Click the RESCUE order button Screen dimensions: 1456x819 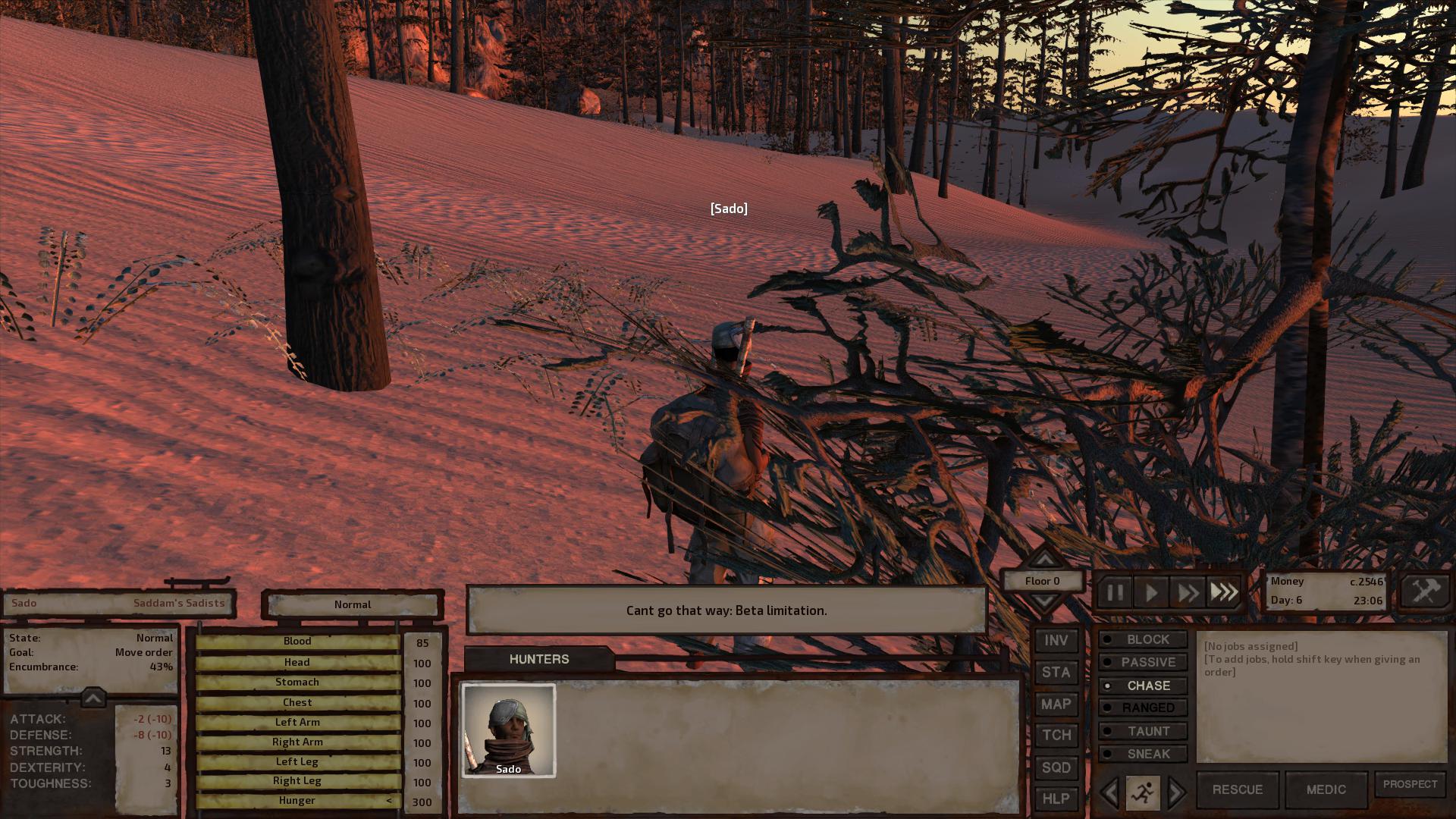click(x=1237, y=790)
